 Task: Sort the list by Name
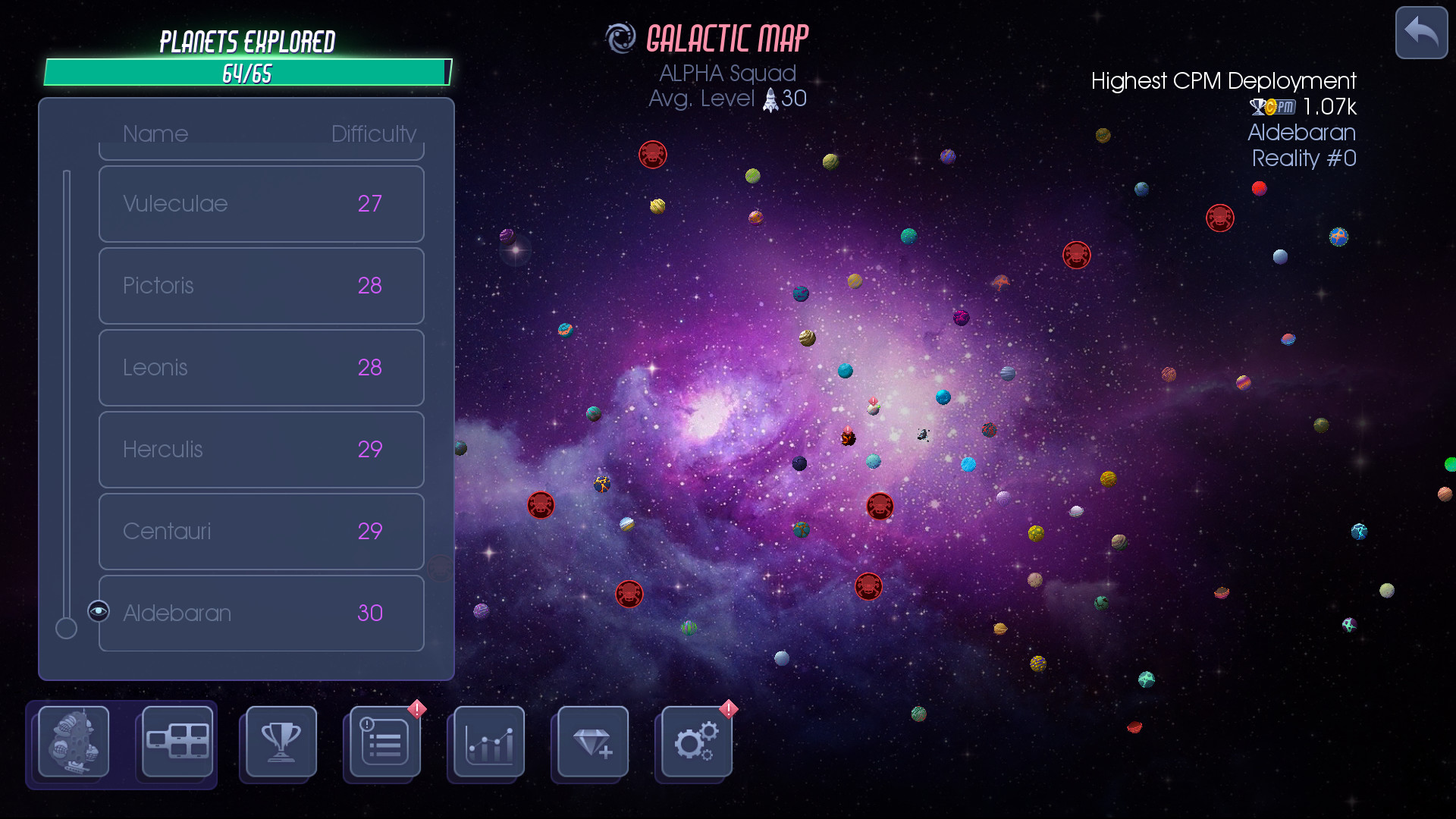[x=155, y=133]
